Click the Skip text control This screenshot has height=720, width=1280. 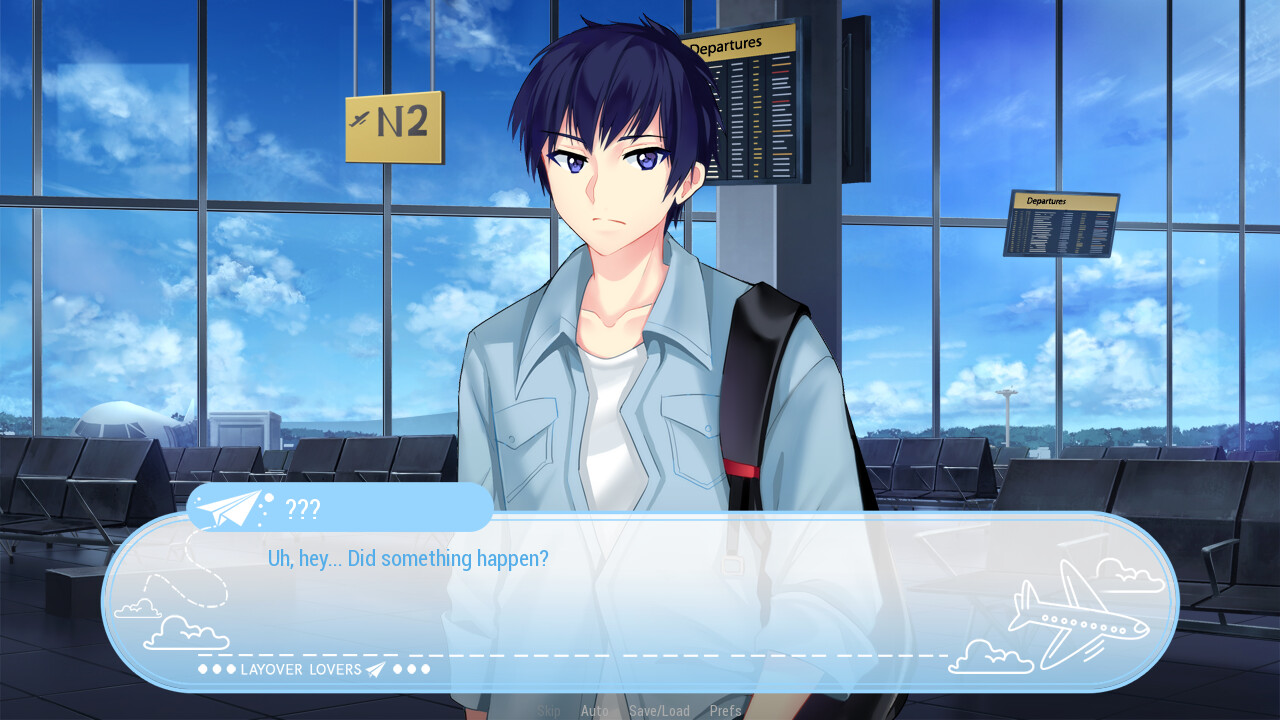[x=548, y=711]
